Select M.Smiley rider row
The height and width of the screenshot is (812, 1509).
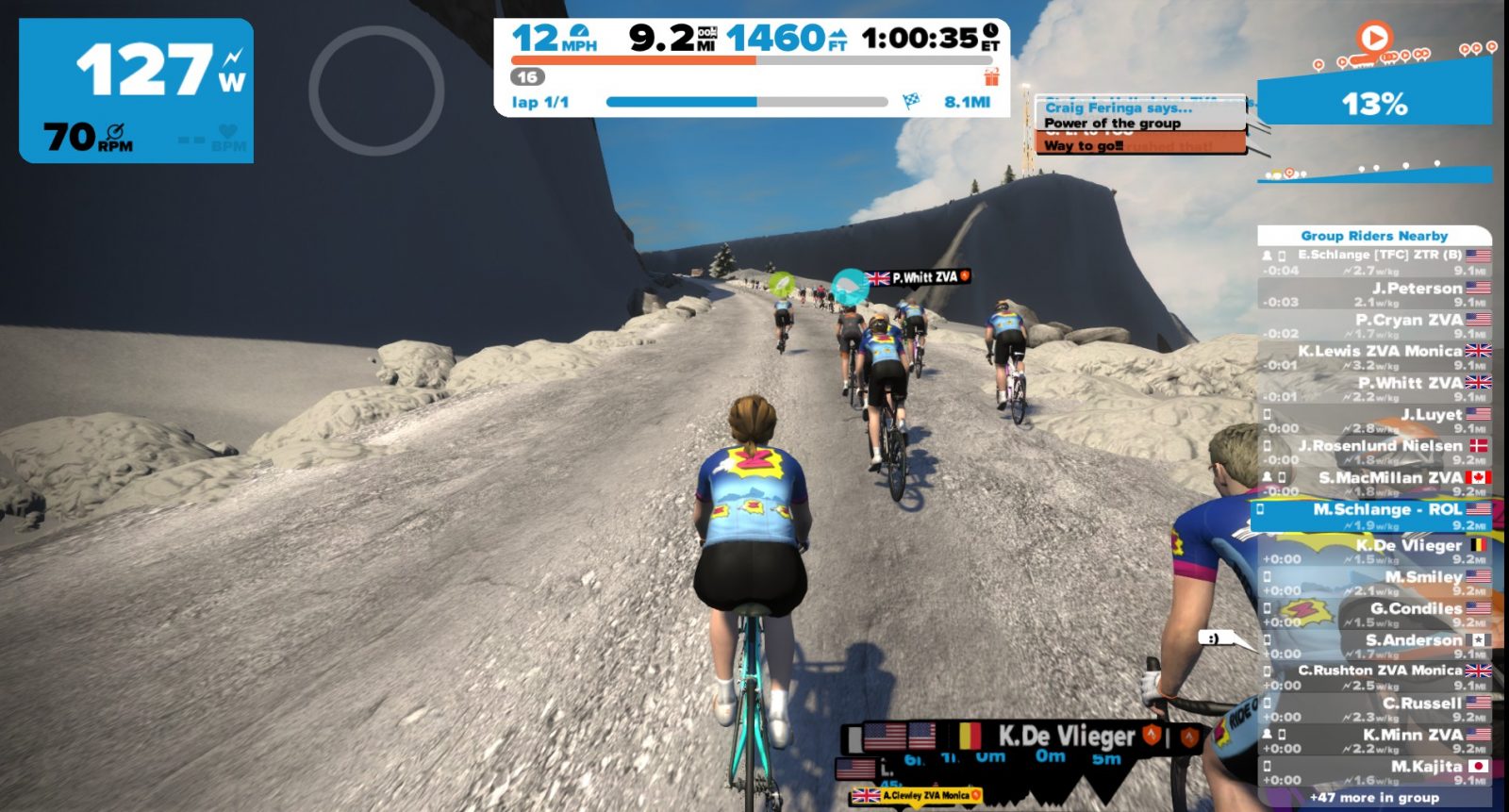pos(1375,583)
